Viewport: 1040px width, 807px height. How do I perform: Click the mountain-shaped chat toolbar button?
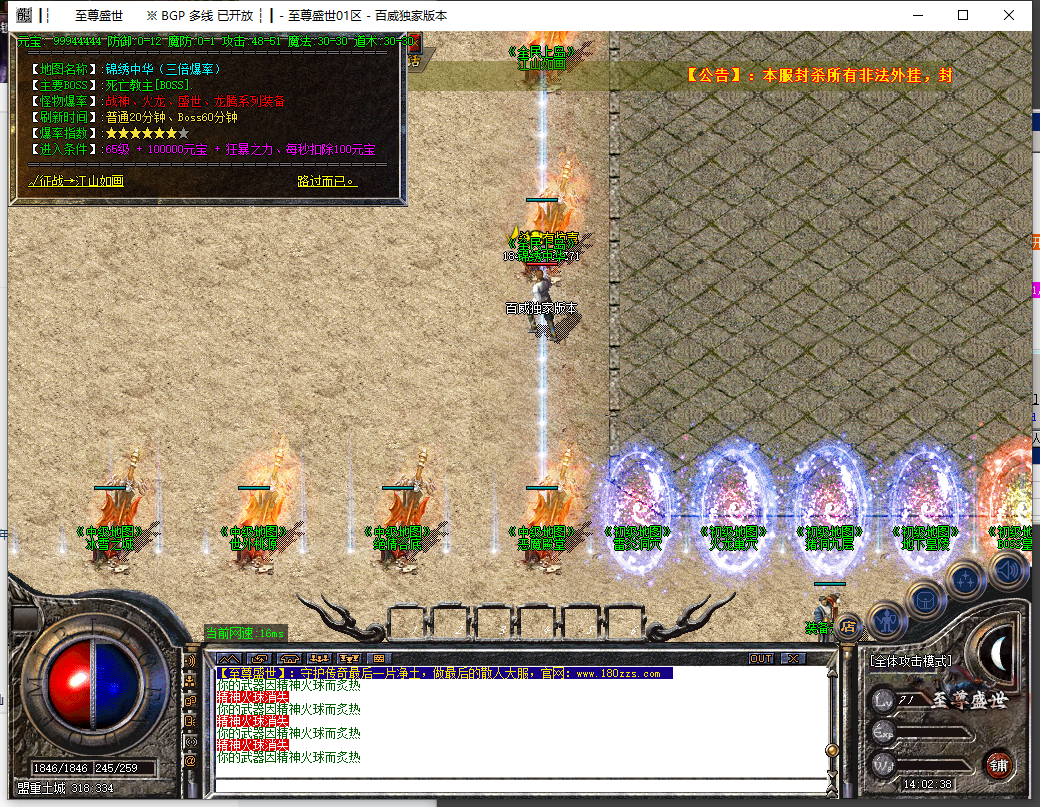229,658
